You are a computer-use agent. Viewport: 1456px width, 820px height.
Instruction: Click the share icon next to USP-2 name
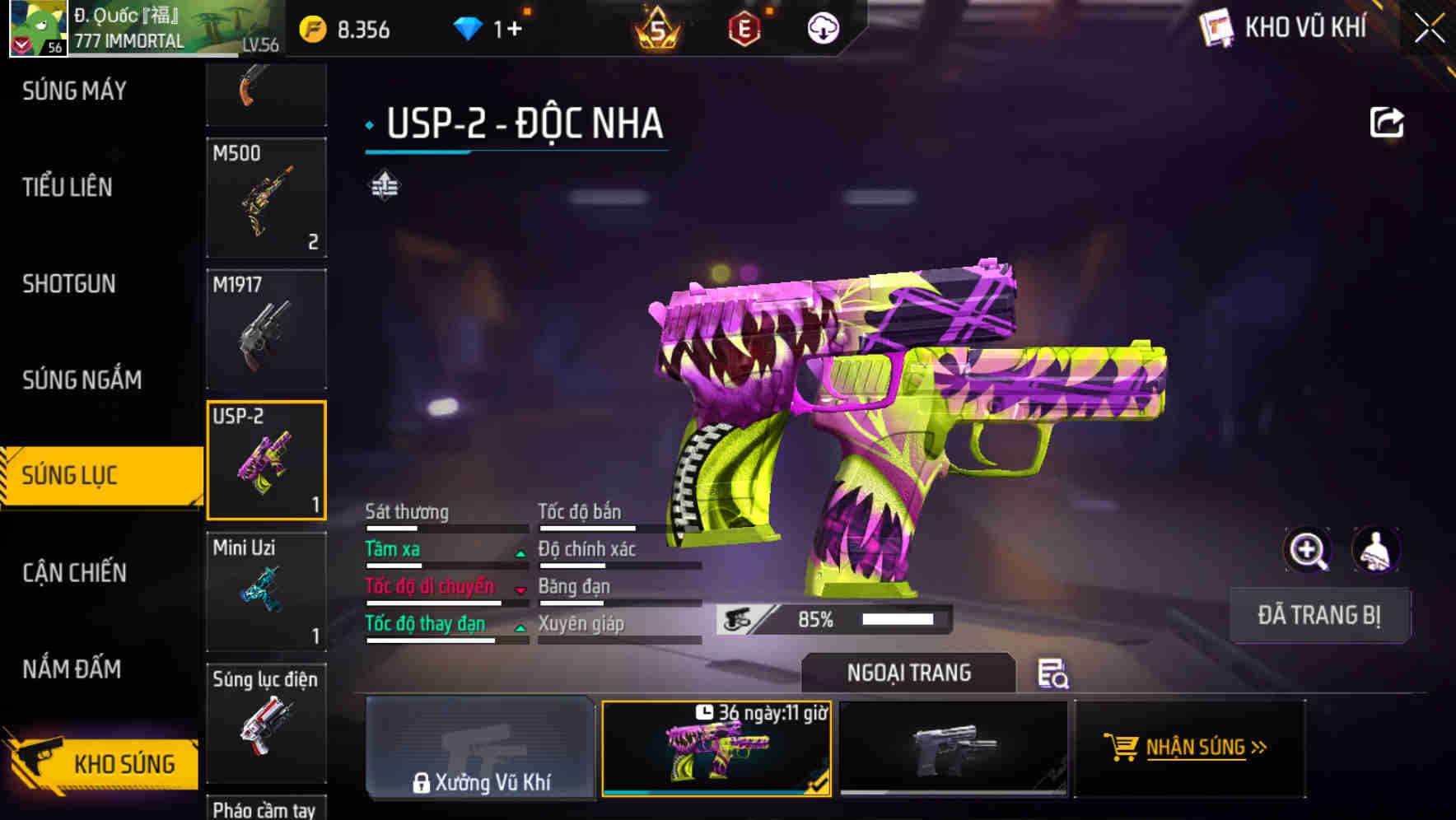(x=1388, y=122)
